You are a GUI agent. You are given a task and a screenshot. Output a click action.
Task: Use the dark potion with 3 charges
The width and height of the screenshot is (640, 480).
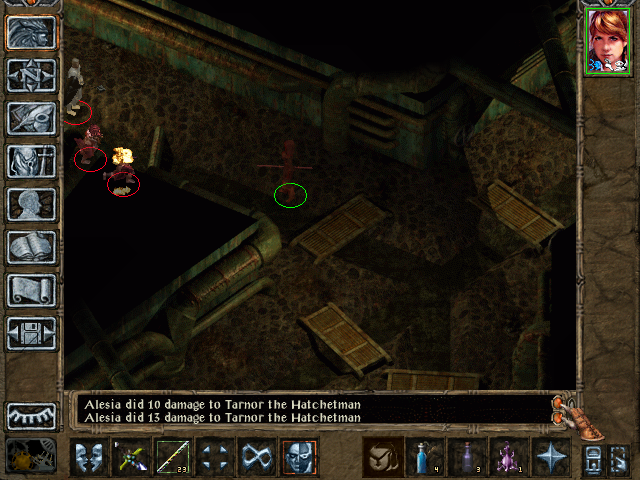[467, 457]
